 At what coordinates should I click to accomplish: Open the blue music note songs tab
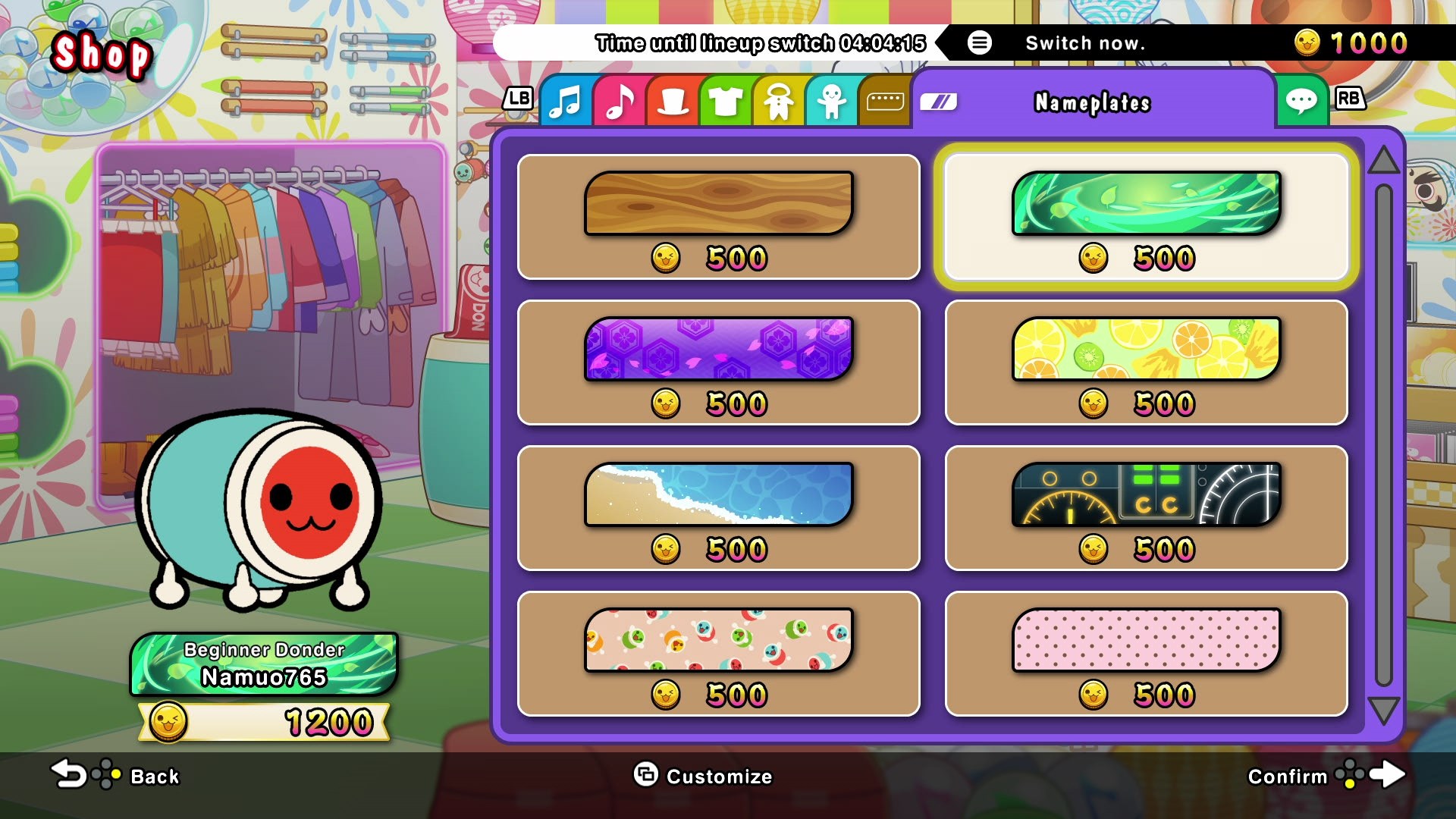click(565, 101)
